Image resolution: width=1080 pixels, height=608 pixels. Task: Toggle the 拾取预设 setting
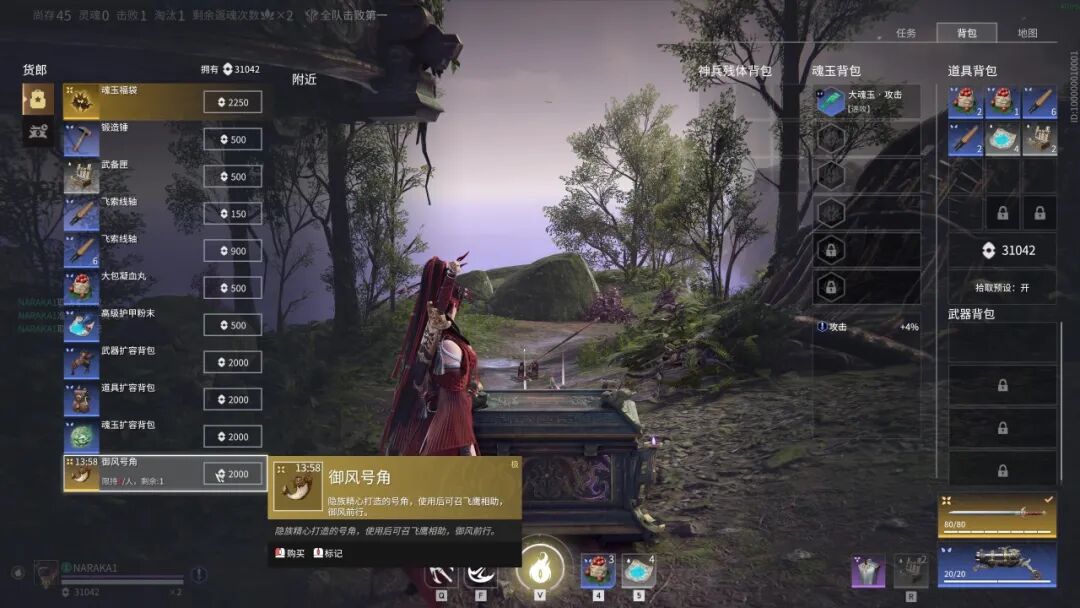click(1002, 287)
